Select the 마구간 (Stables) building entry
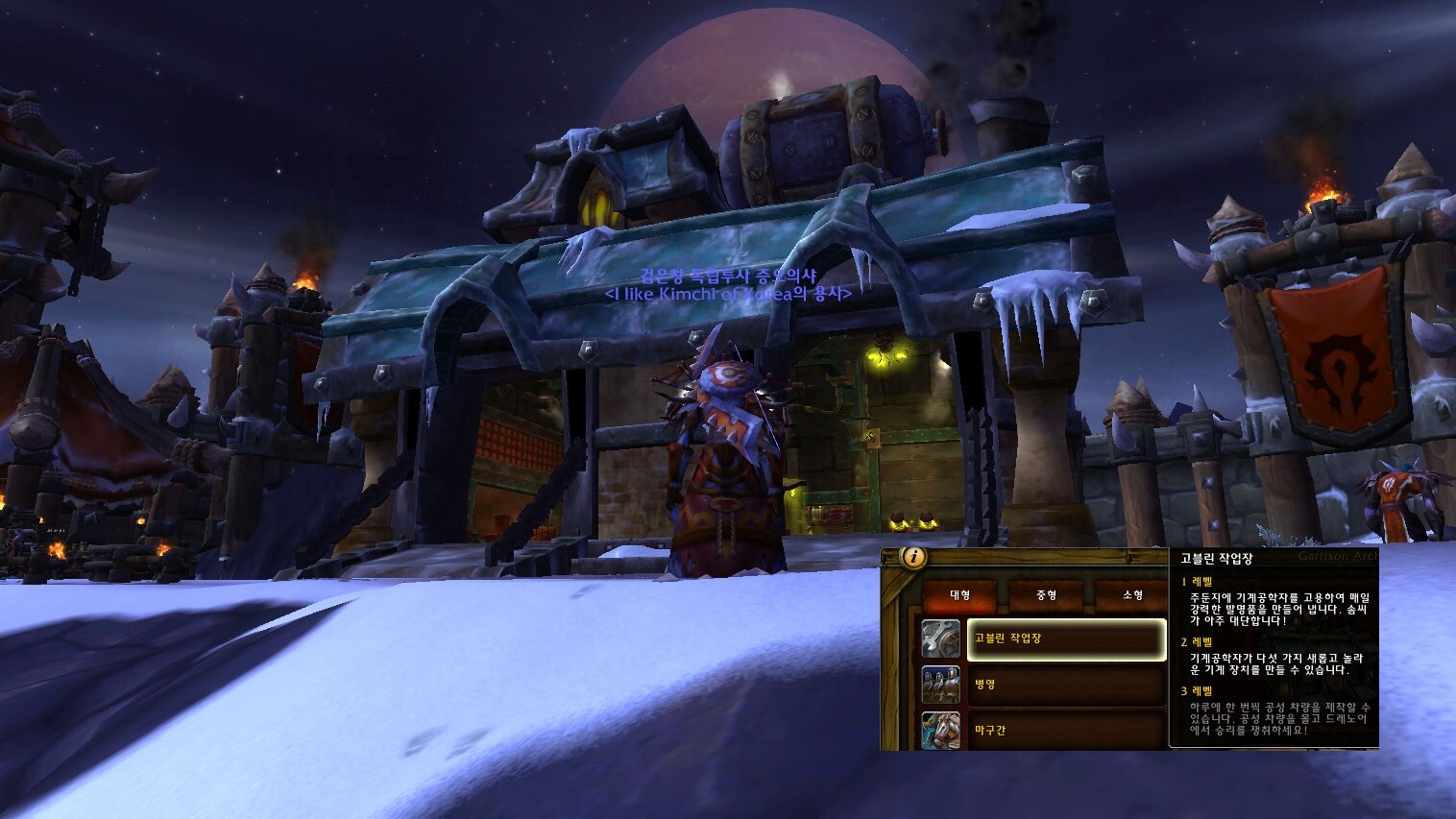Screen dimensions: 1456x819 pyautogui.click(x=1066, y=730)
